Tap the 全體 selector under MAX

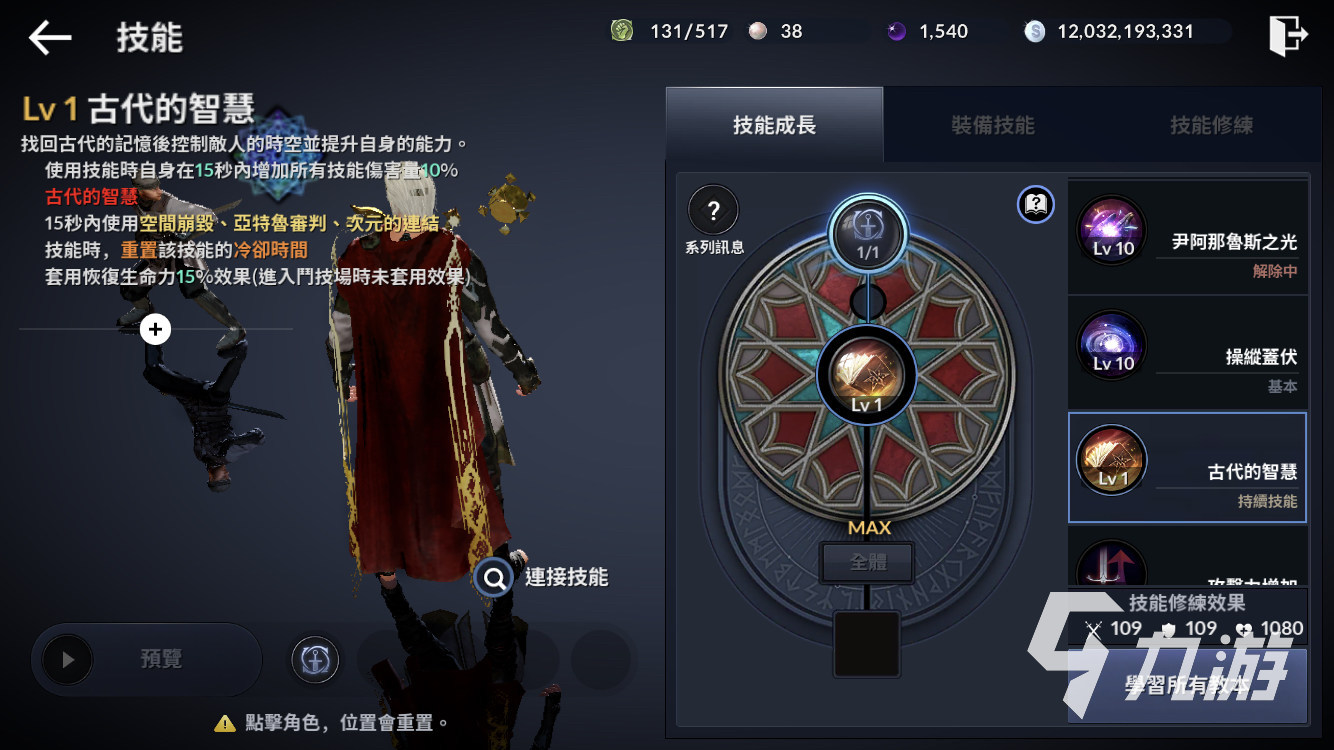866,562
